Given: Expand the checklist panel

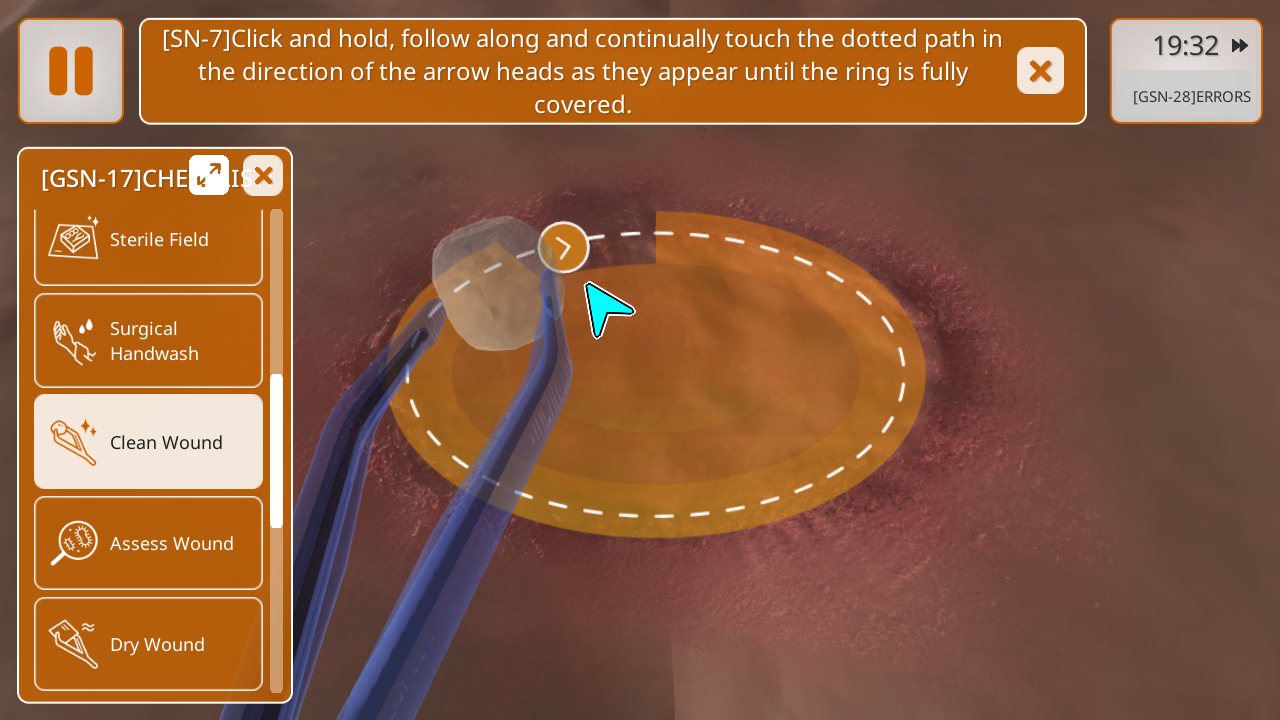Looking at the screenshot, I should 209,175.
